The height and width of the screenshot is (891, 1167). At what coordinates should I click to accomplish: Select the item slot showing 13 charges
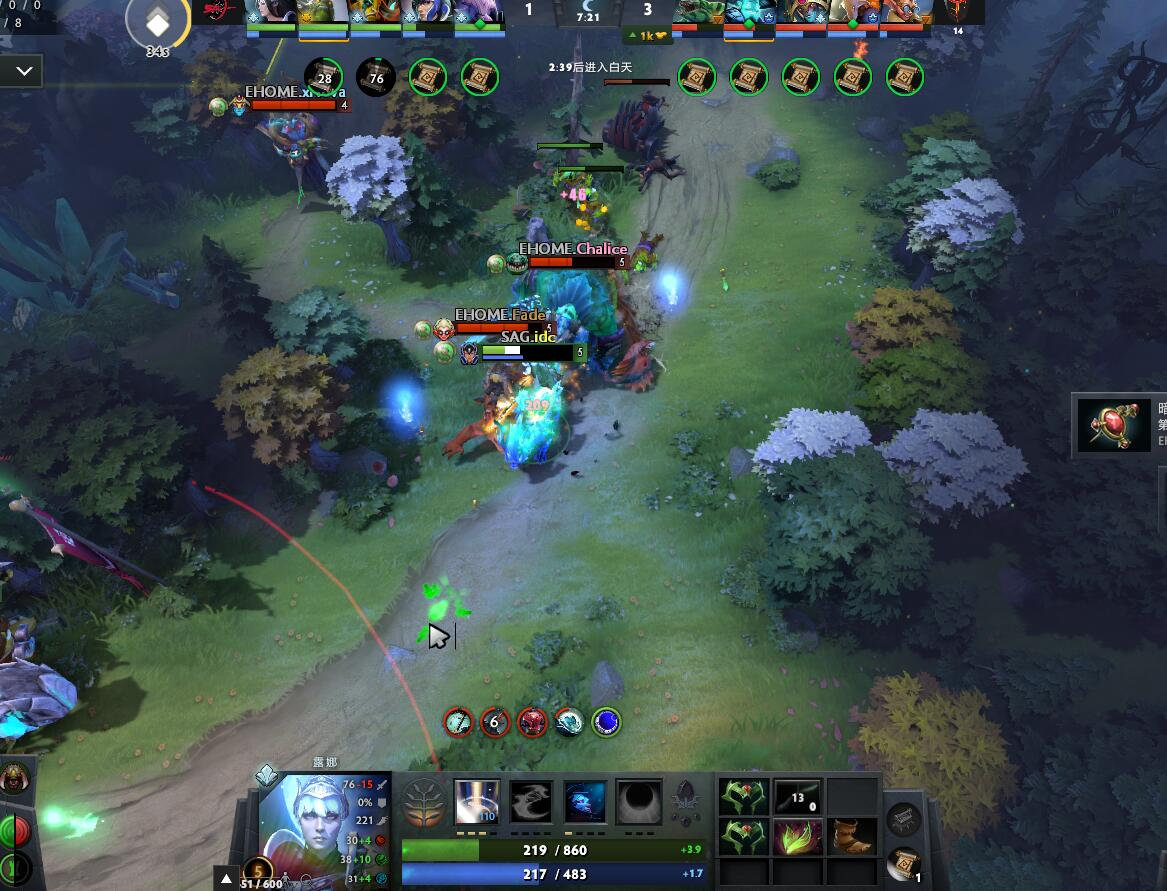(x=798, y=798)
